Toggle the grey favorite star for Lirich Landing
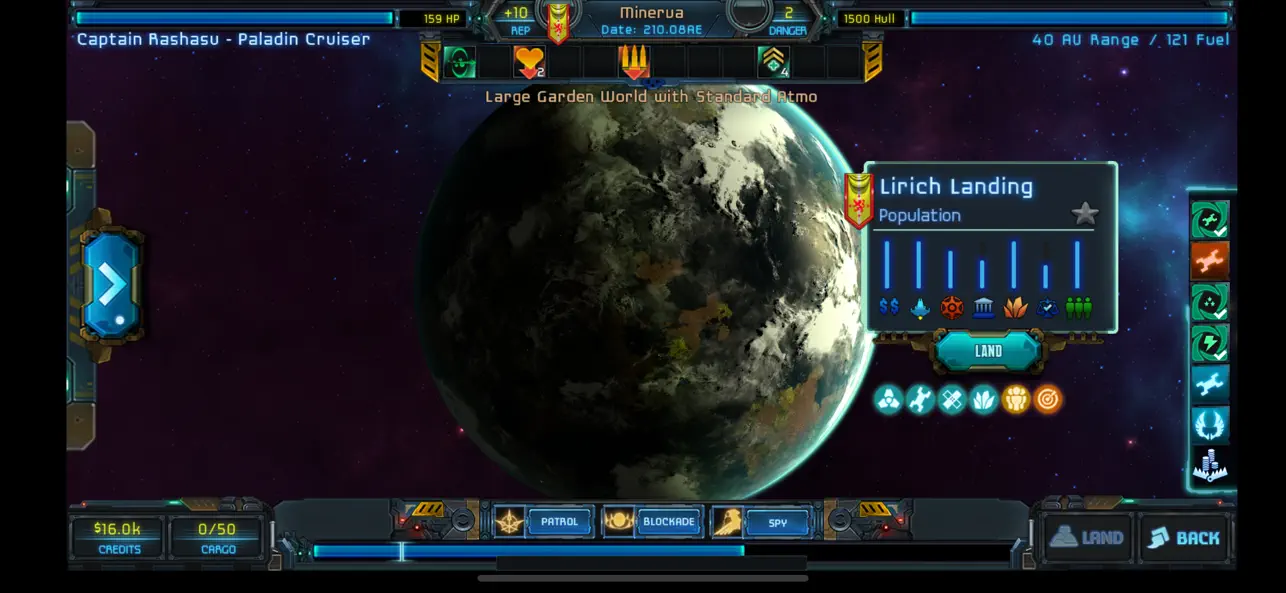Screen dimensions: 1286x593 point(1084,213)
